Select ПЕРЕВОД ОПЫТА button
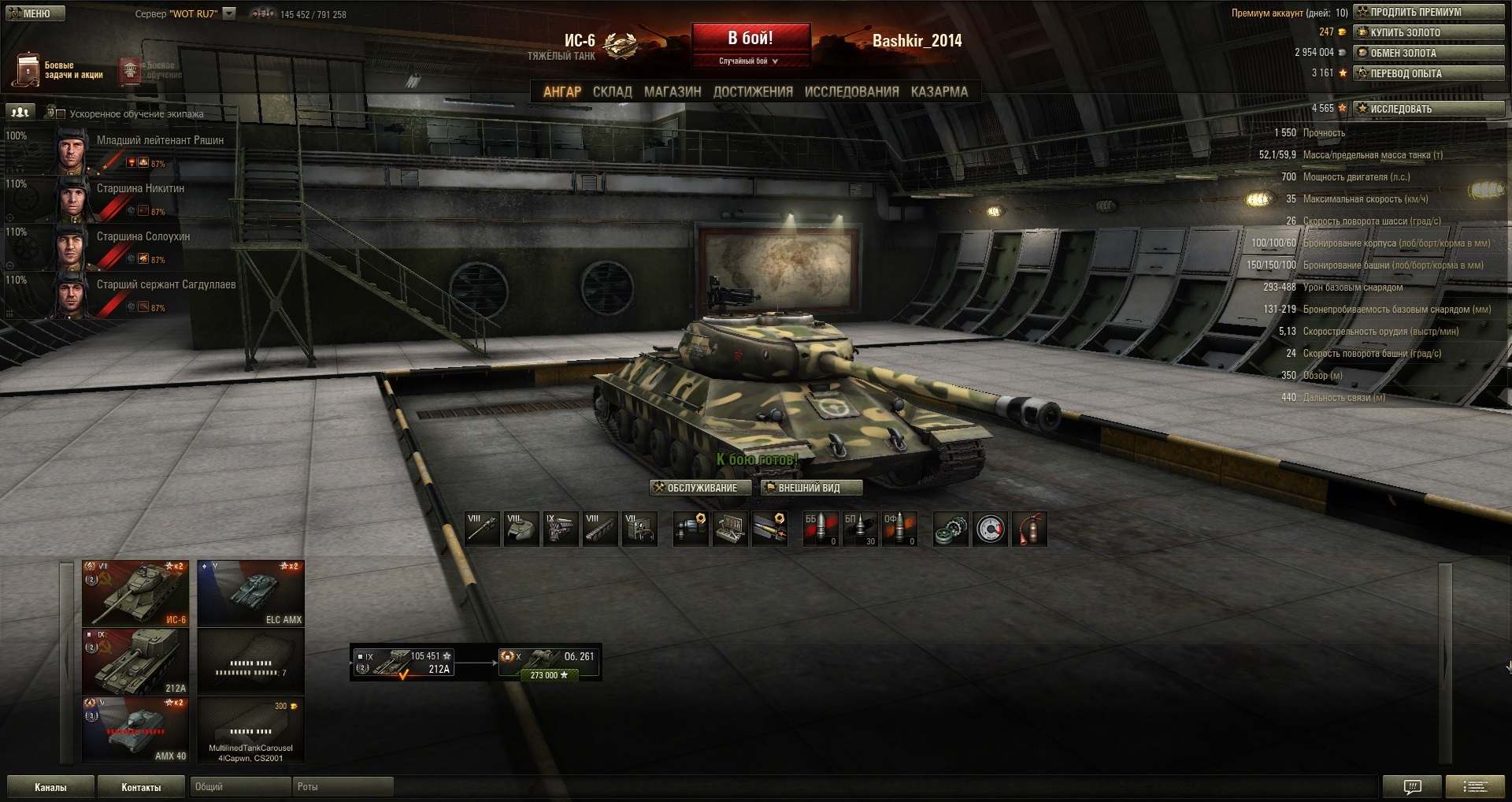 1429,73
